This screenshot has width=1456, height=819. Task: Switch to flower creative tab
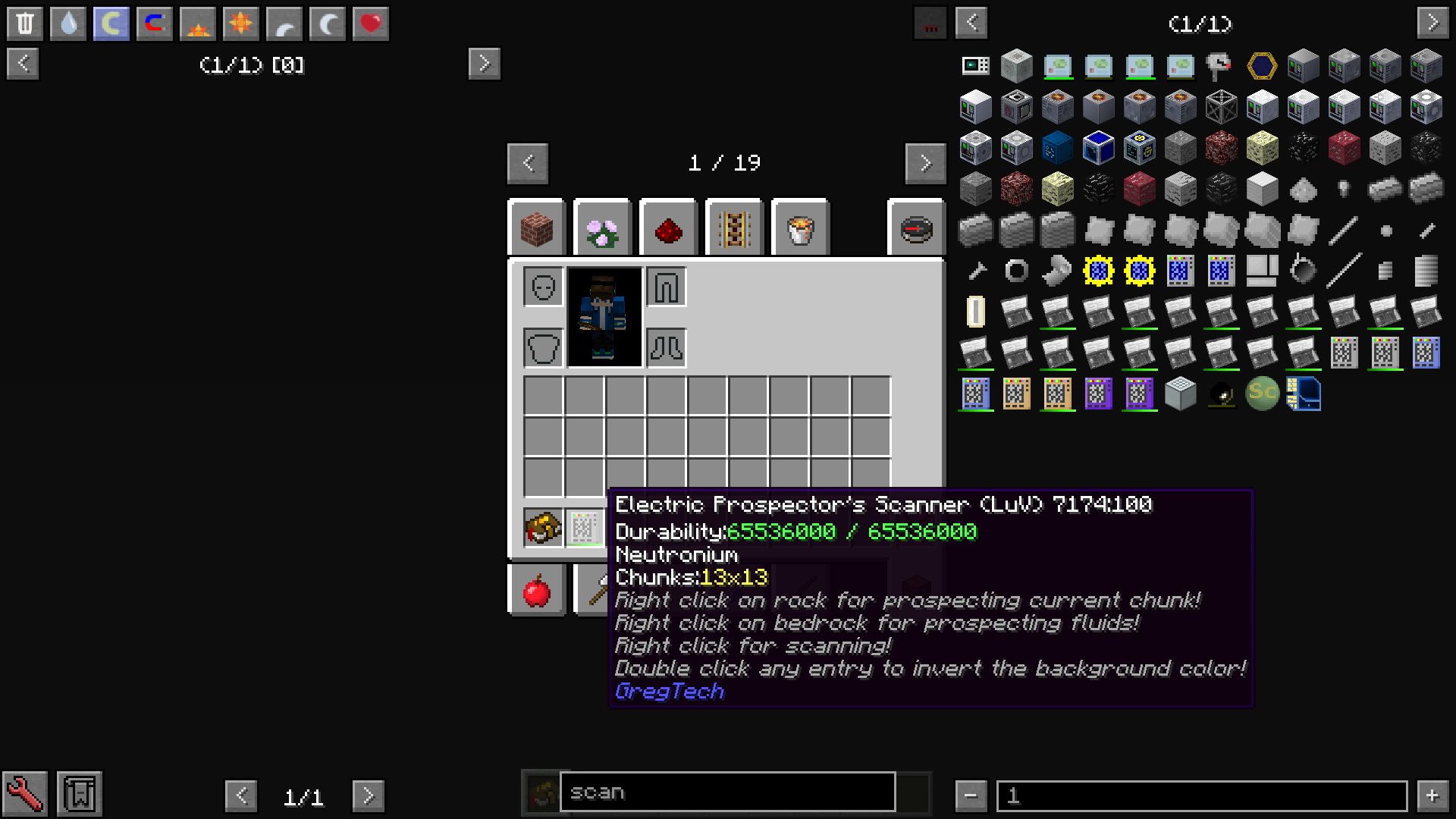point(601,228)
